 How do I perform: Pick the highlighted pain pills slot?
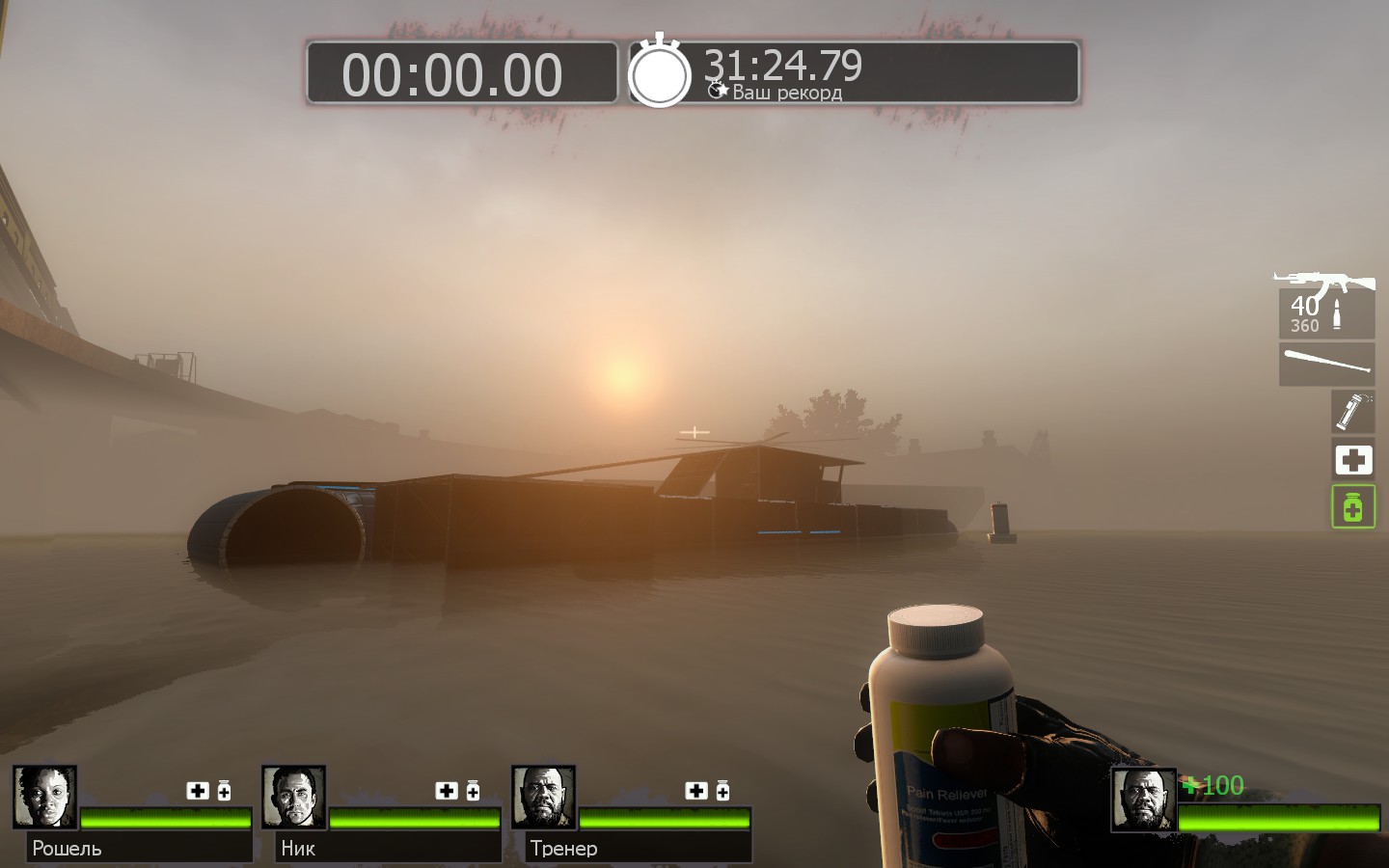(1352, 506)
